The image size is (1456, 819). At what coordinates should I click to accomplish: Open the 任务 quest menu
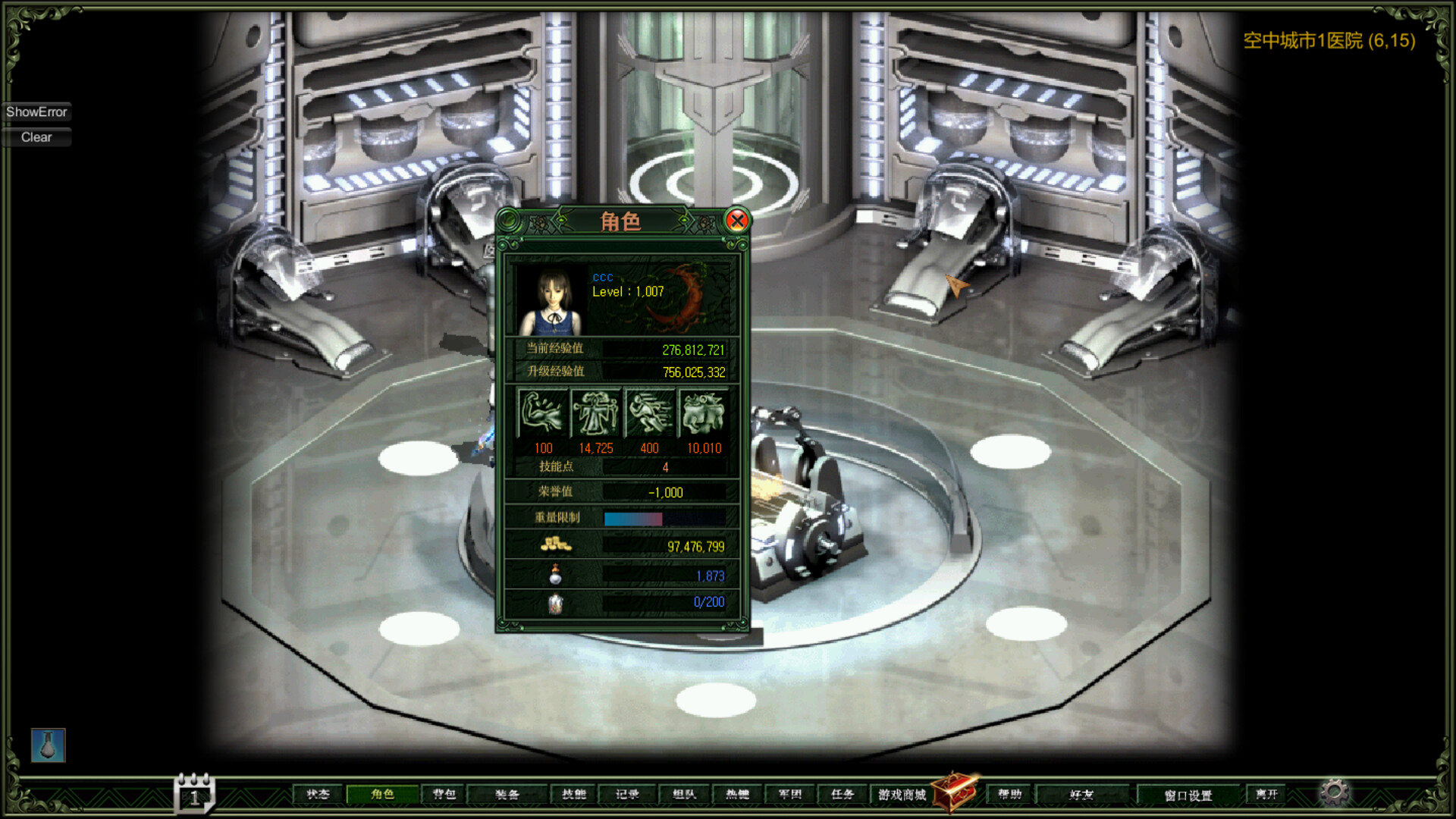[x=844, y=794]
